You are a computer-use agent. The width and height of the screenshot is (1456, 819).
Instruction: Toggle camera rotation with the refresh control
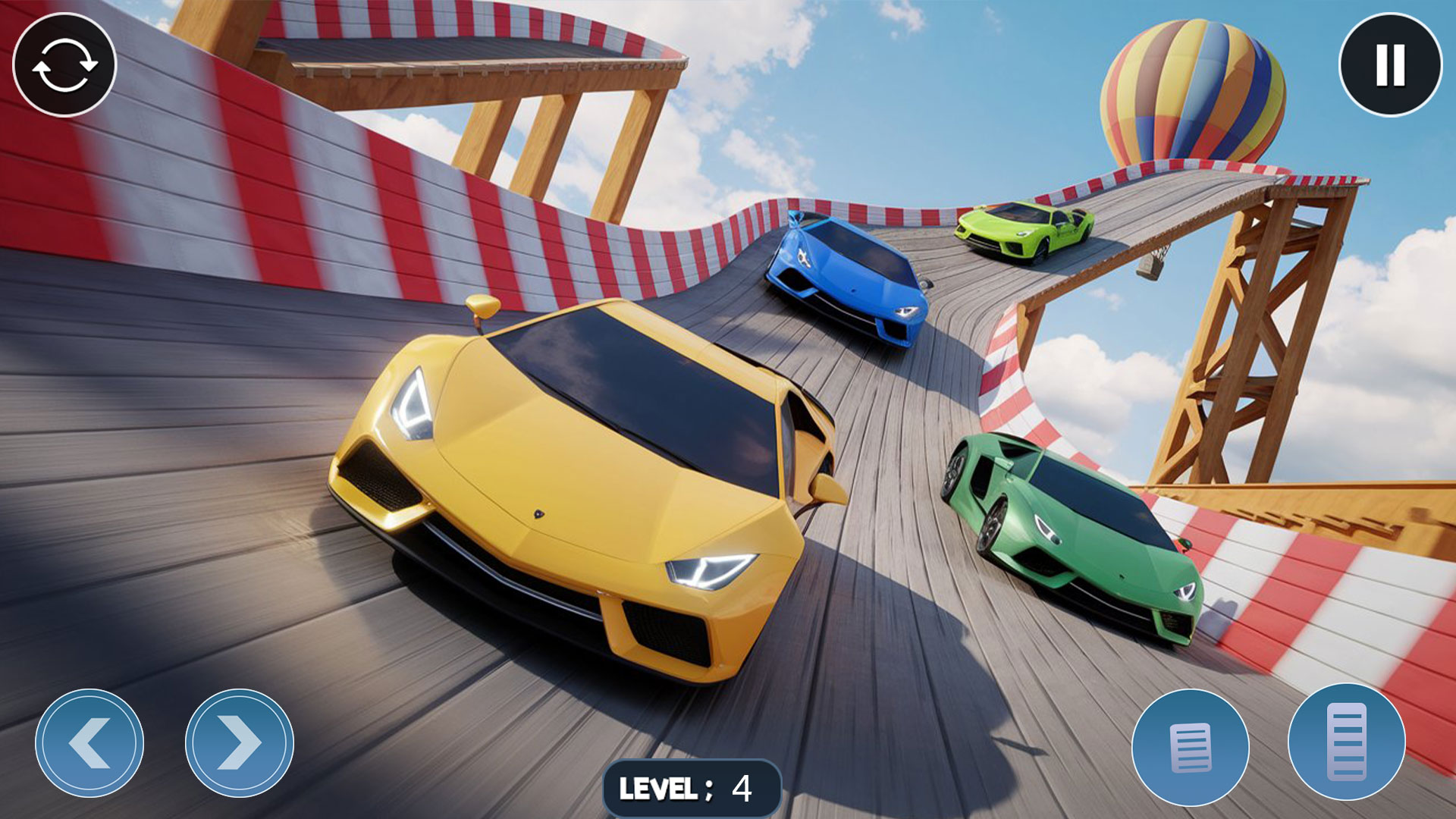(x=64, y=66)
